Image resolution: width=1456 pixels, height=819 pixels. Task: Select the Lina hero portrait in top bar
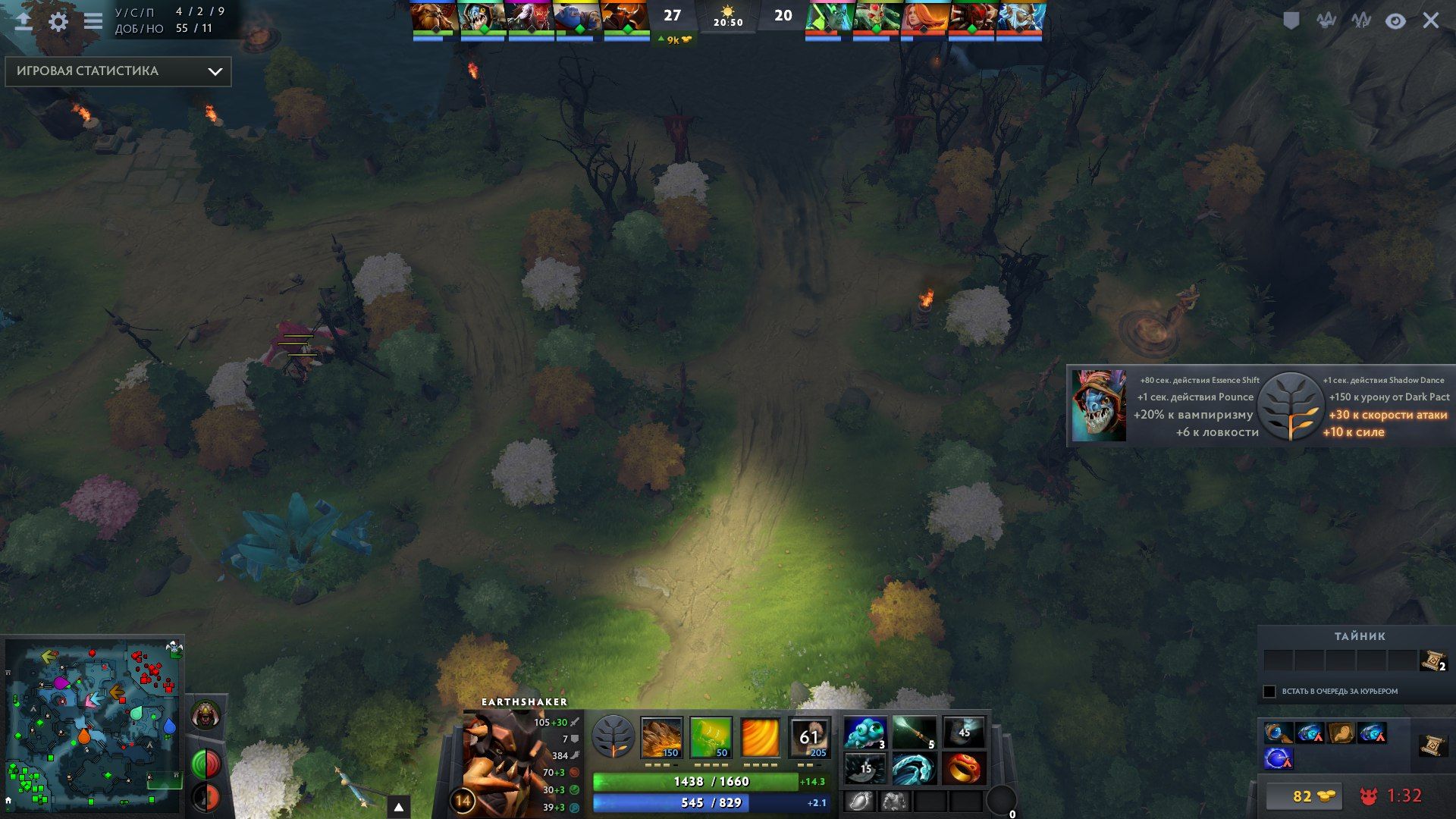(x=924, y=17)
